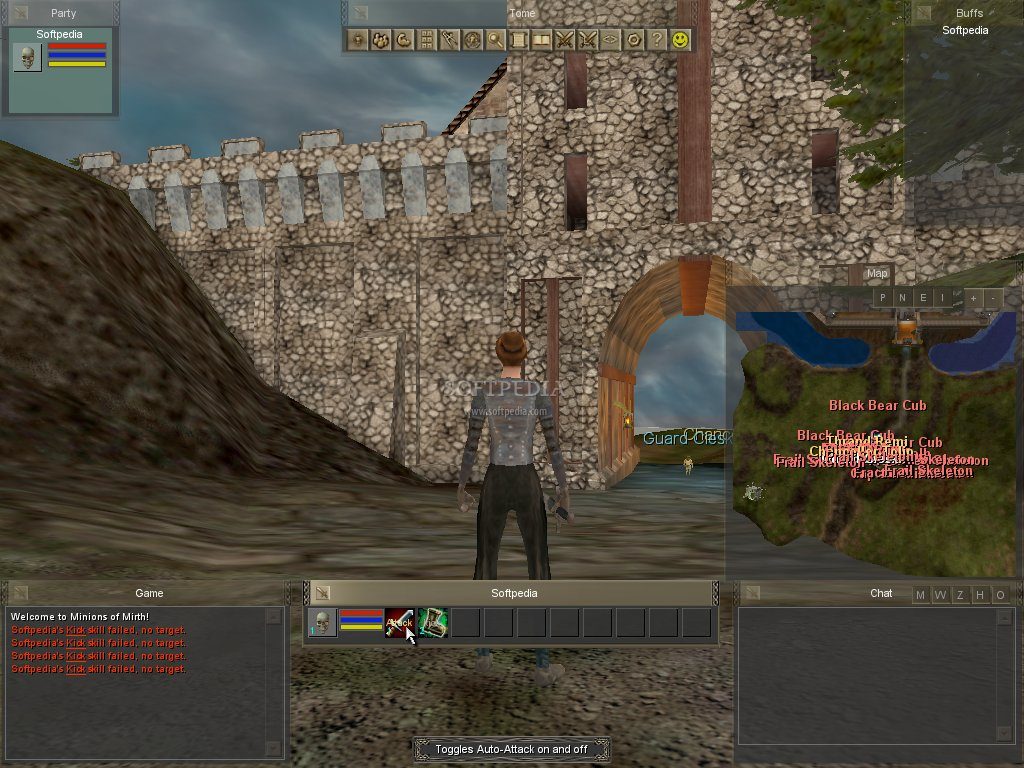This screenshot has width=1024, height=768.
Task: Select the M chat channel button
Action: click(x=921, y=596)
